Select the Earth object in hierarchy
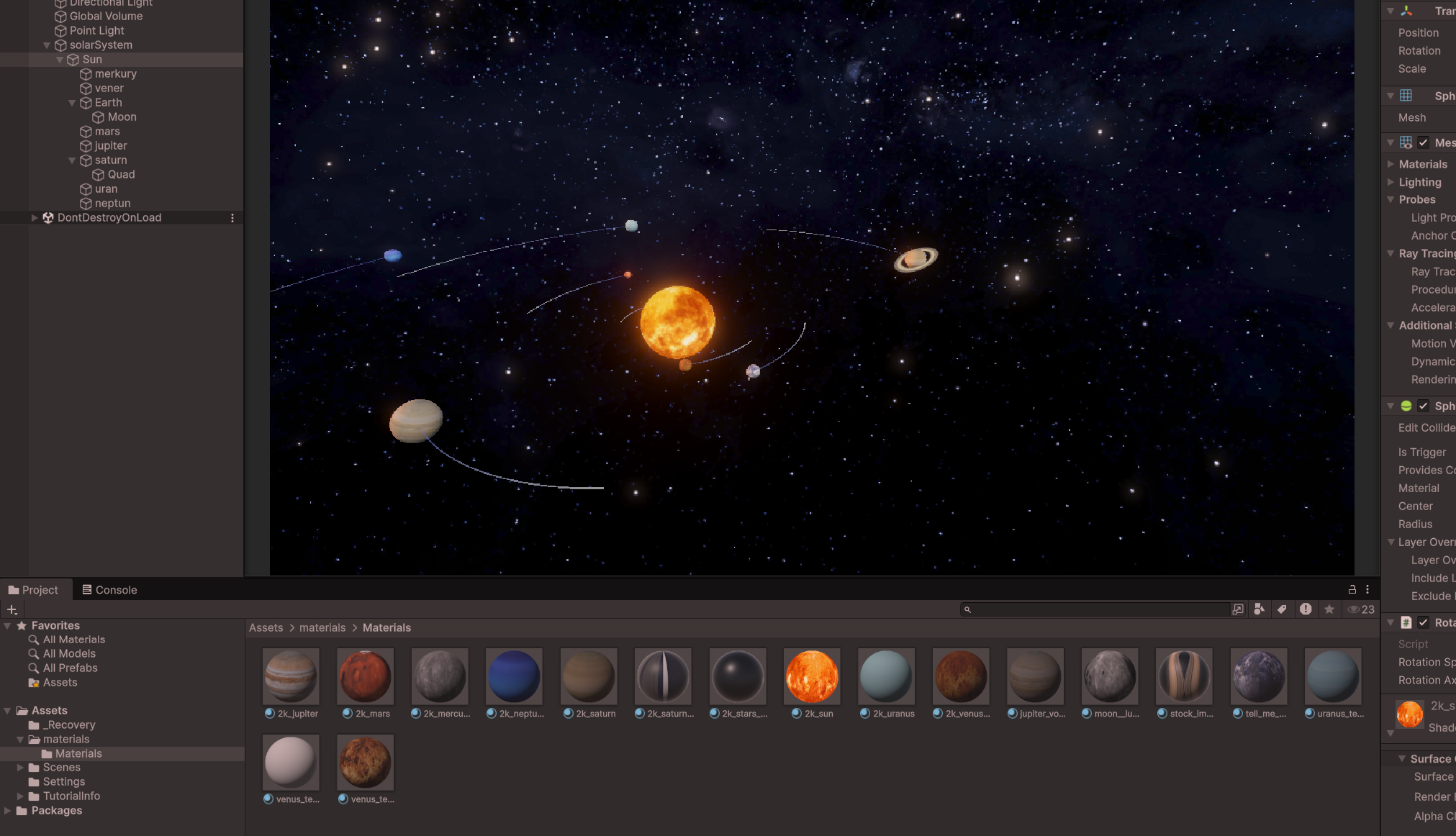 108,103
